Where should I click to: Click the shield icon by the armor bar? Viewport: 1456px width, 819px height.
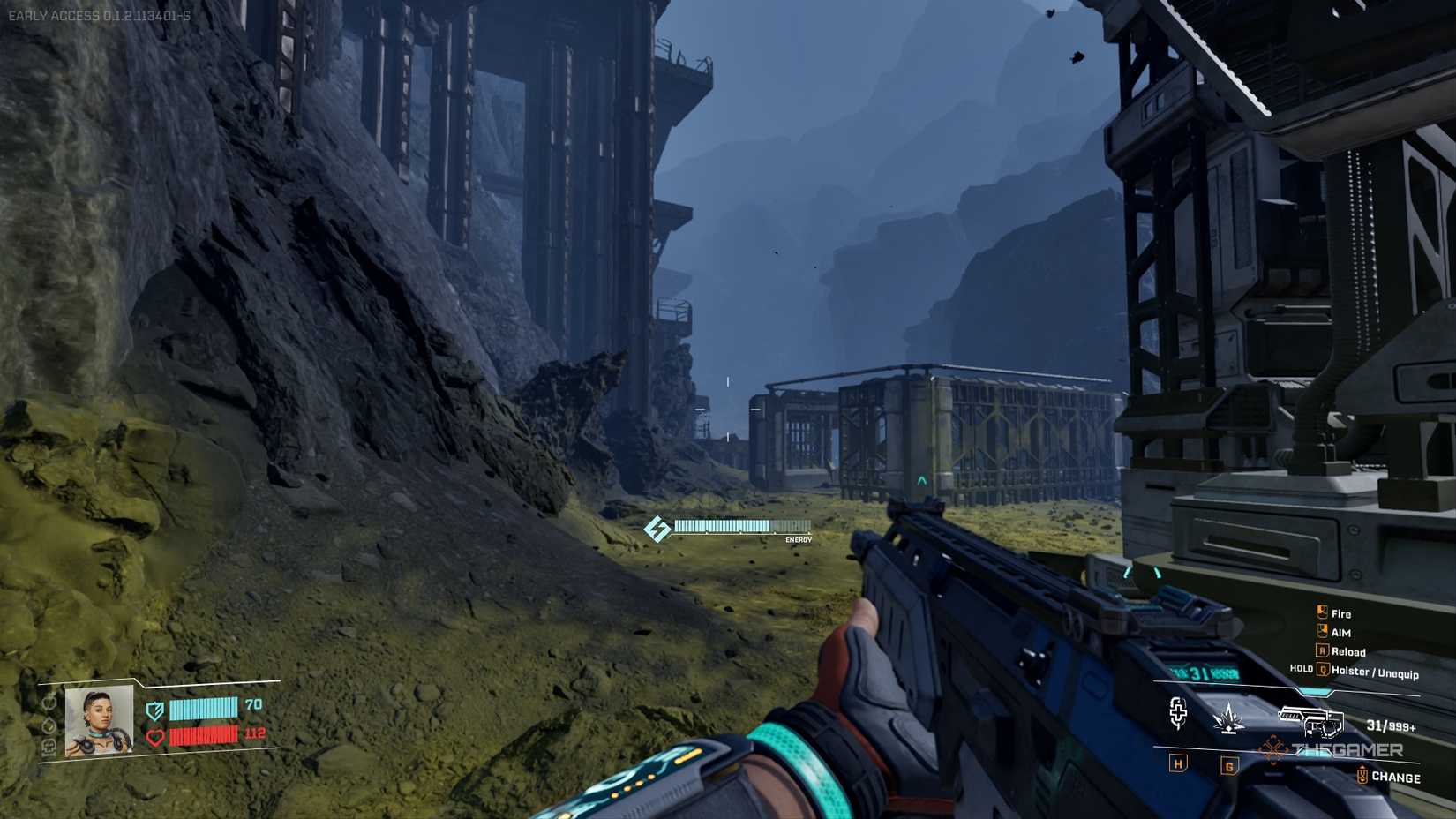154,710
